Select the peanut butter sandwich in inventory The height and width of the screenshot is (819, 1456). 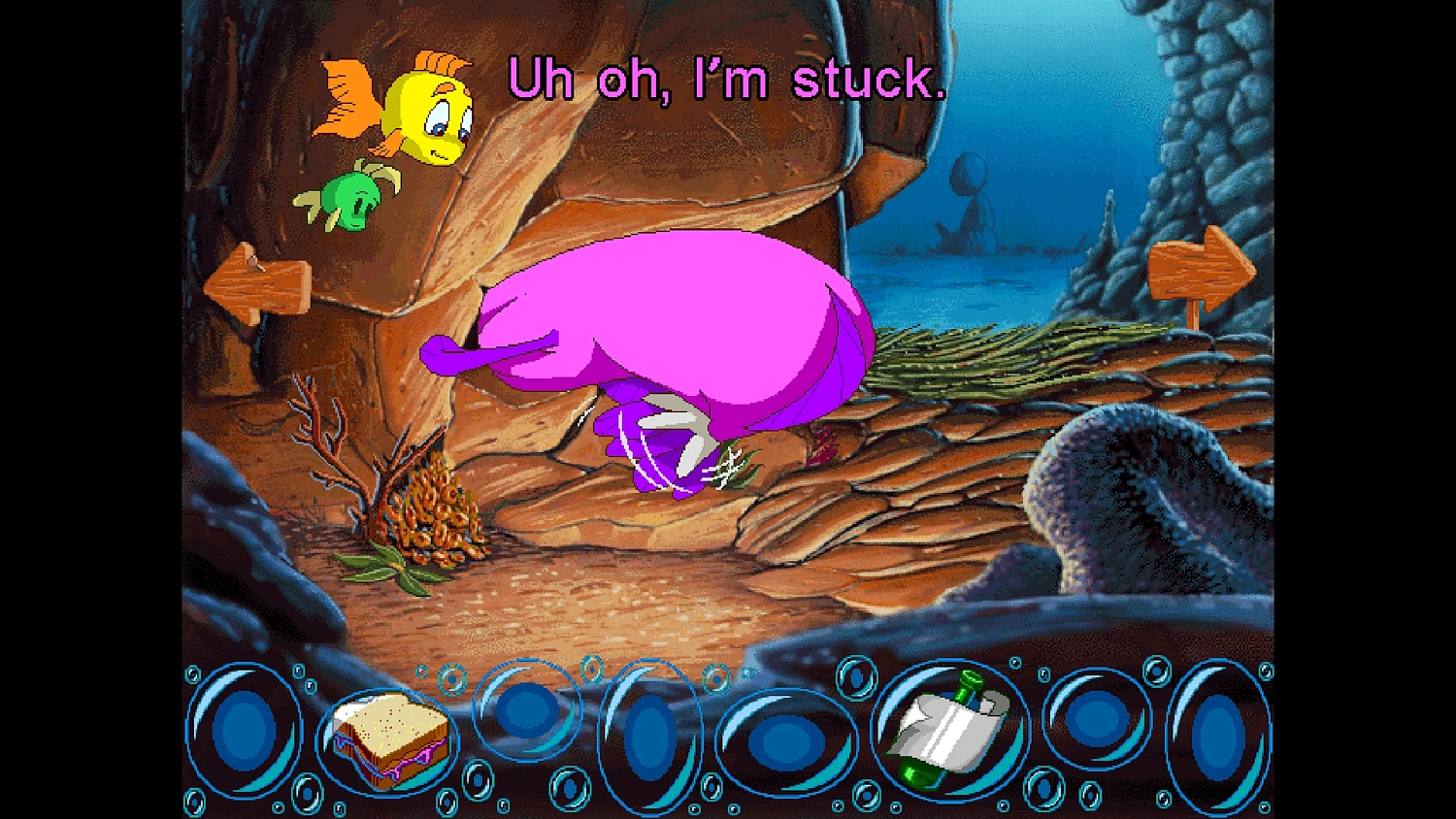point(386,742)
